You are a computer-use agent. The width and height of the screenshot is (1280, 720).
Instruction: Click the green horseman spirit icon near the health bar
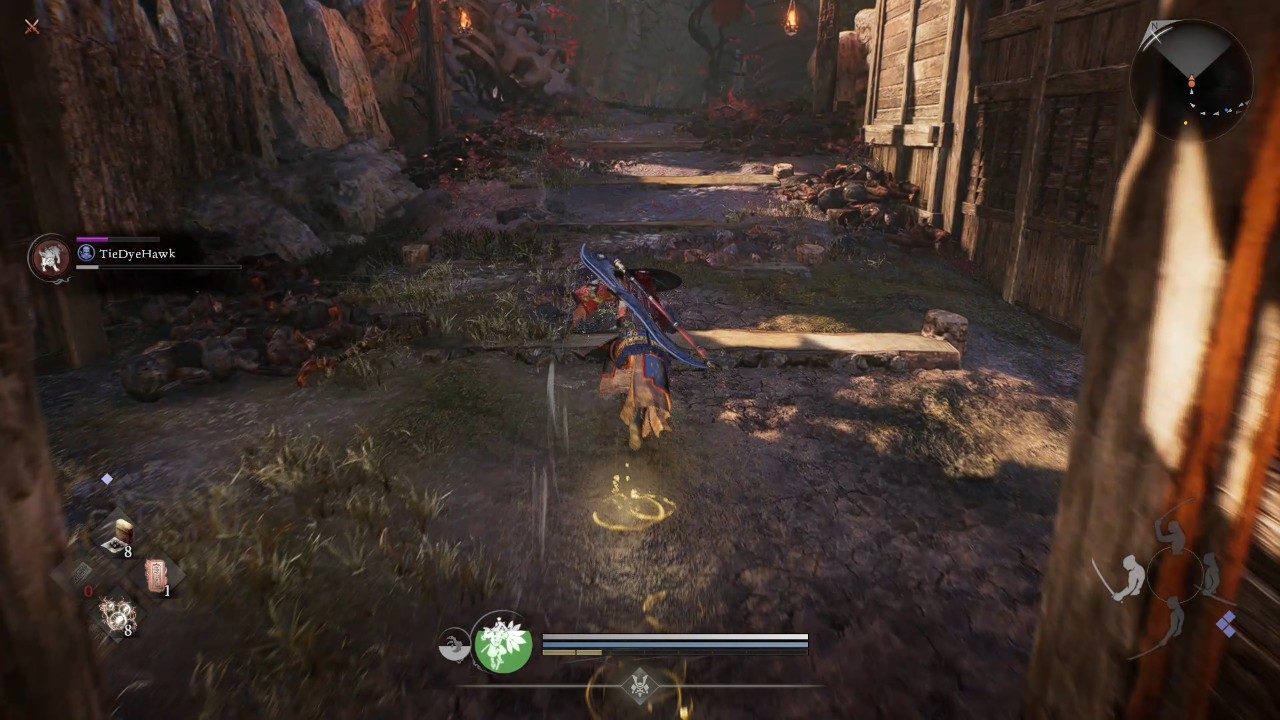pyautogui.click(x=503, y=645)
